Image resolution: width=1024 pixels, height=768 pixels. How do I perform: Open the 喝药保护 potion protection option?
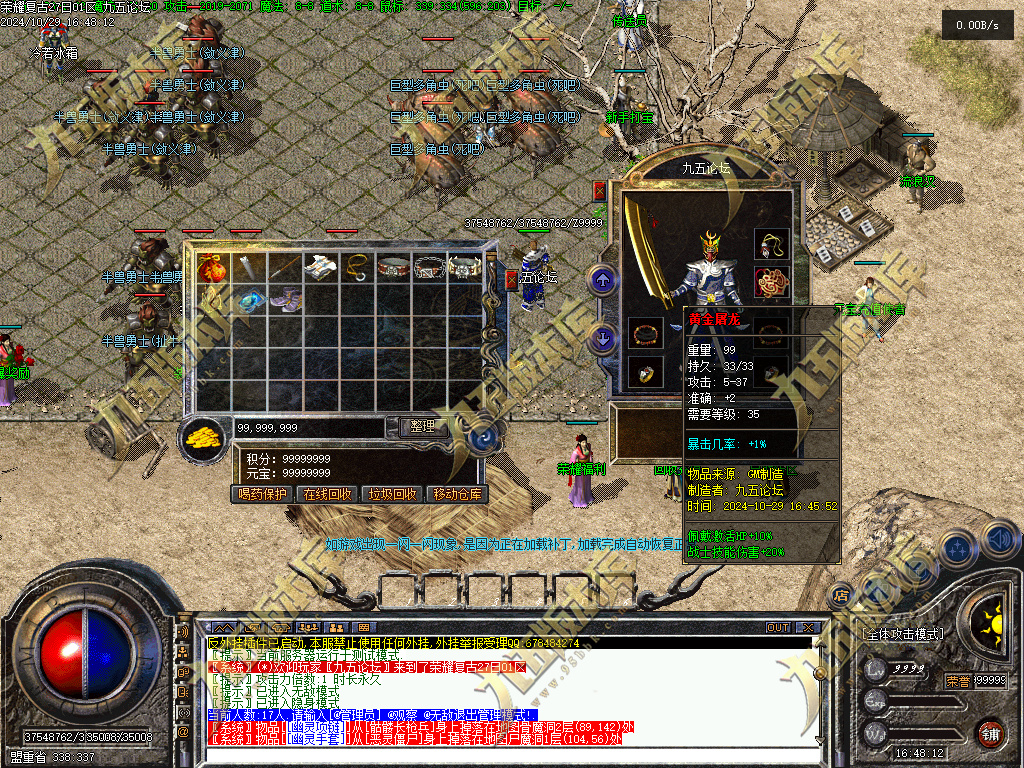click(263, 494)
